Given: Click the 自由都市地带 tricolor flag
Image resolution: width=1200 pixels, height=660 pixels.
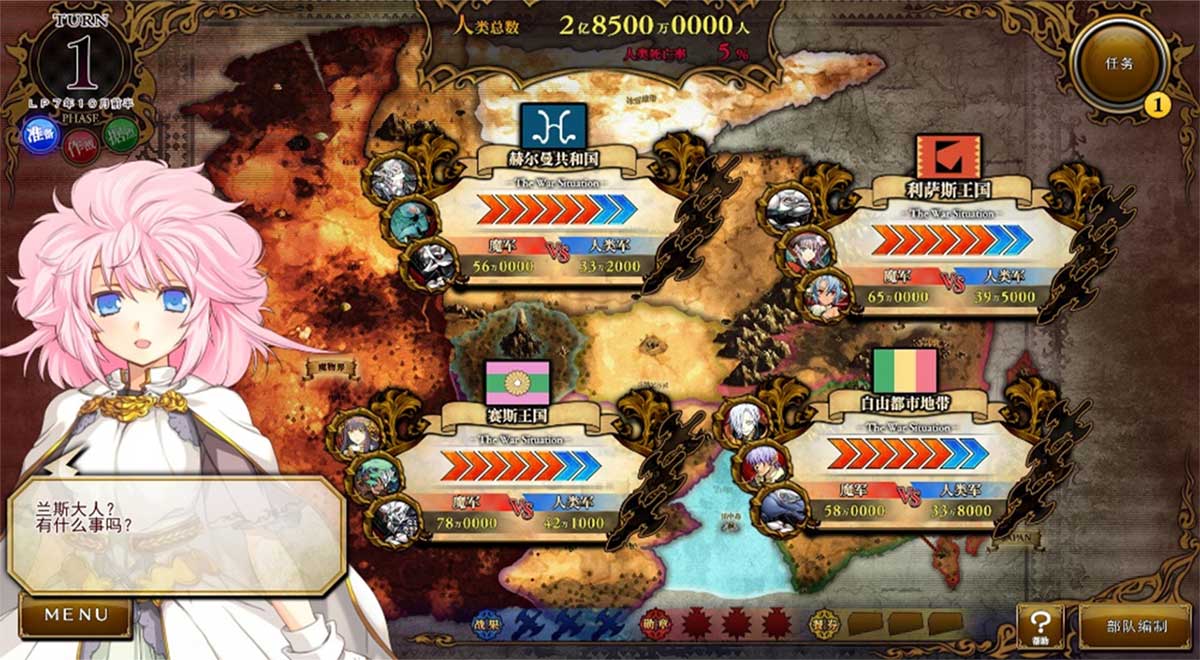Looking at the screenshot, I should (x=904, y=371).
